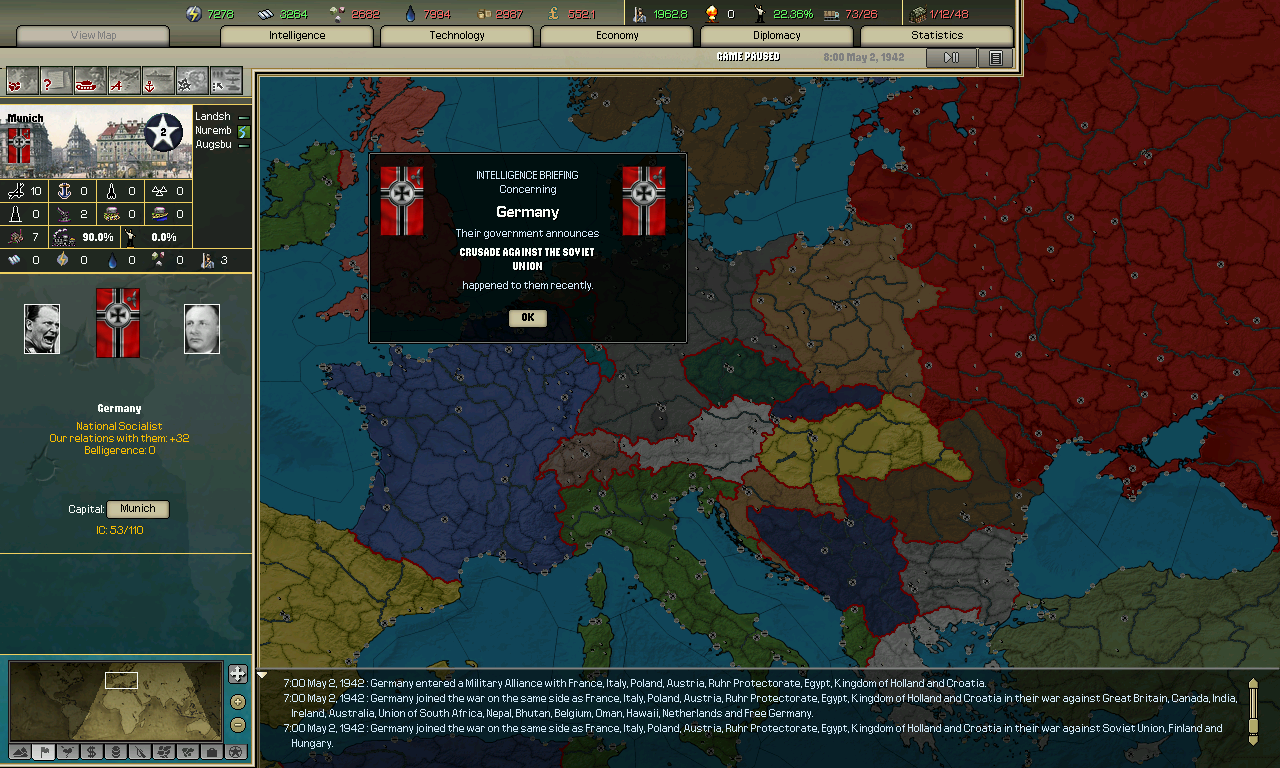Click the Munich capital button
1280x768 pixels.
(x=137, y=509)
